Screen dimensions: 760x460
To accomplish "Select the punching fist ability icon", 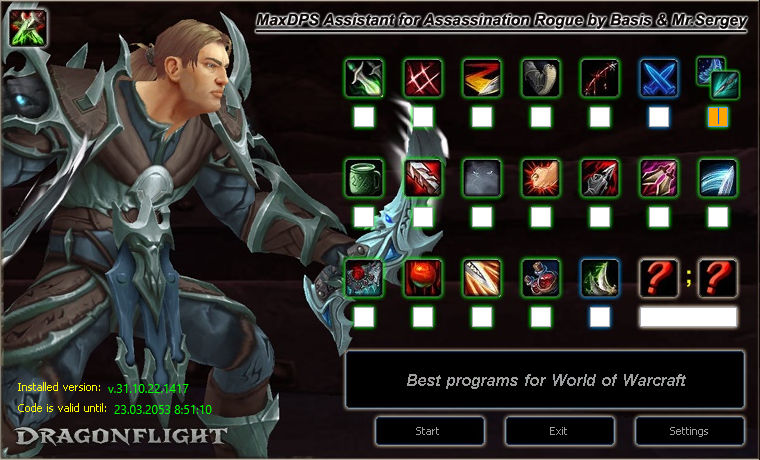I will [541, 177].
